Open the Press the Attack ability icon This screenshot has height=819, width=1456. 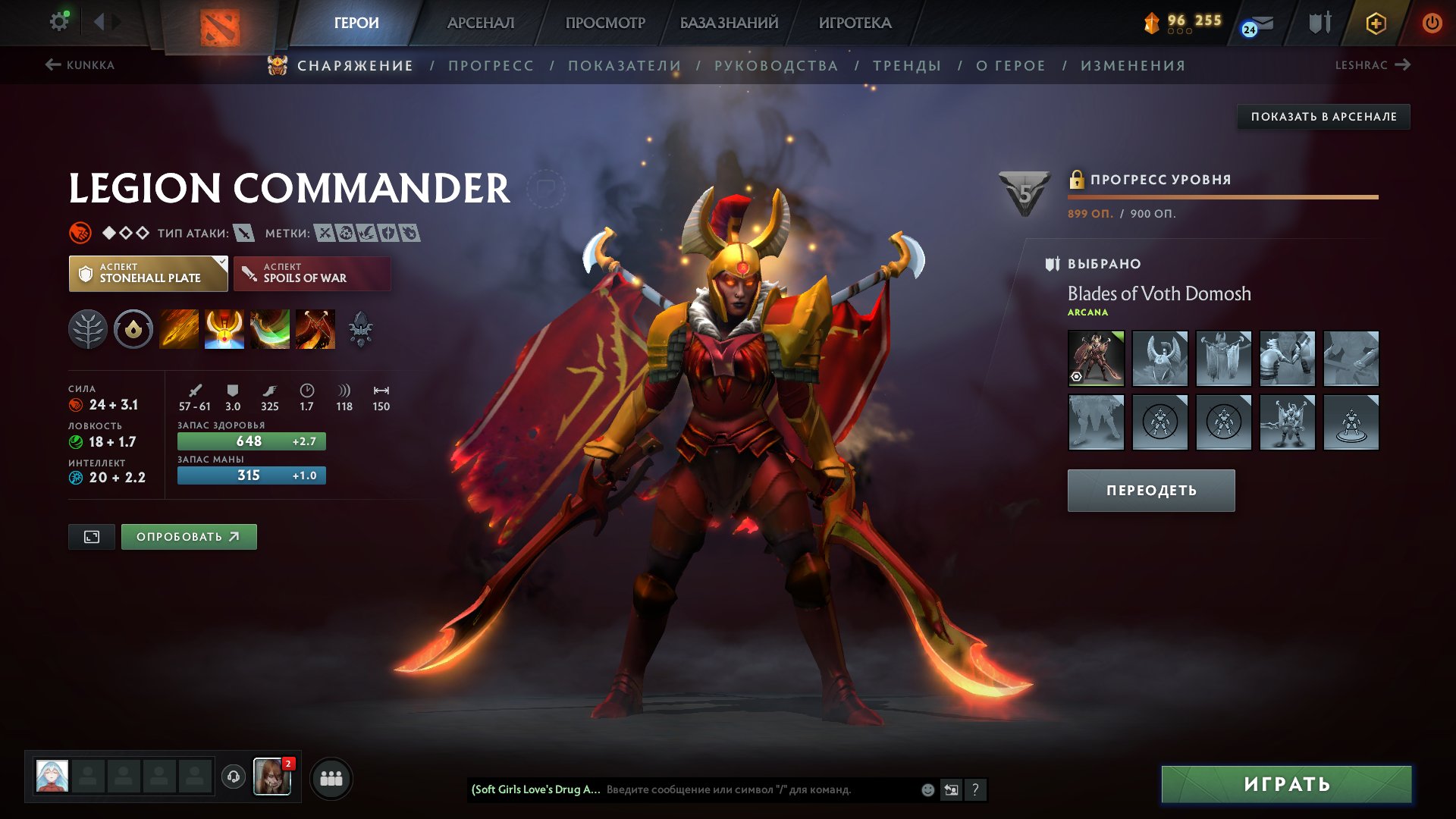click(224, 328)
